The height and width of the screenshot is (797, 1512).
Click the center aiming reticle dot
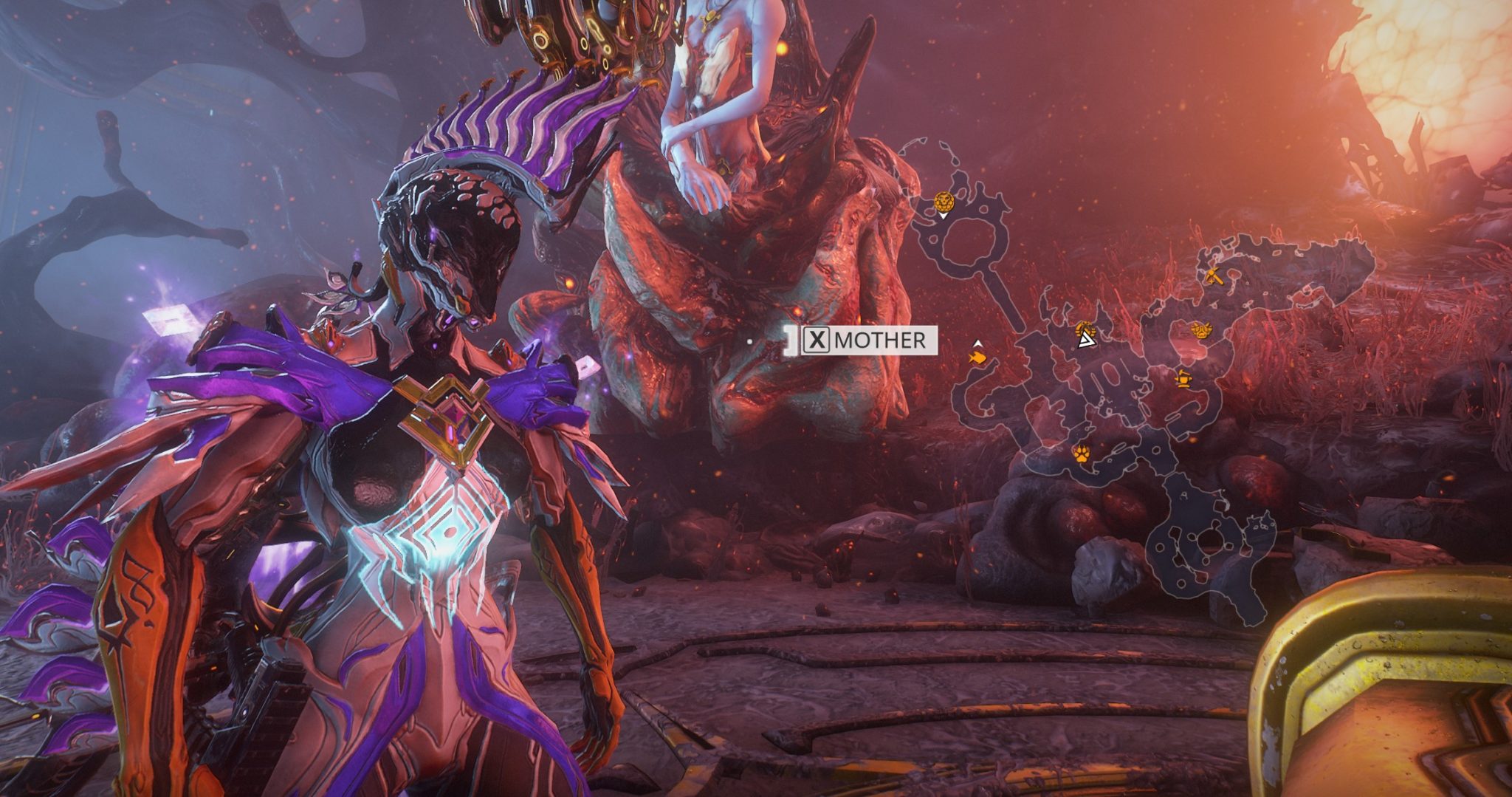tap(749, 341)
